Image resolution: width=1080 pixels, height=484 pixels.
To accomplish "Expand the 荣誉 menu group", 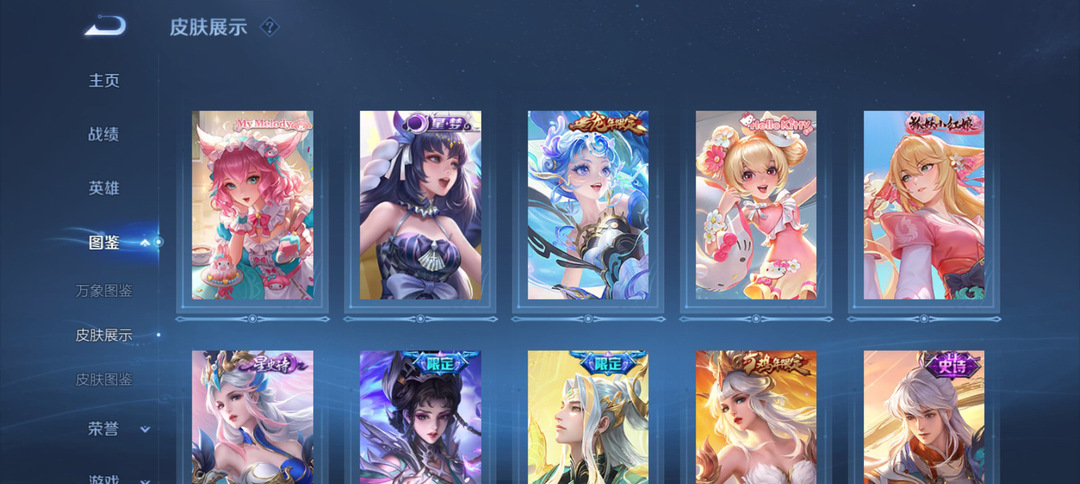I will click(145, 429).
